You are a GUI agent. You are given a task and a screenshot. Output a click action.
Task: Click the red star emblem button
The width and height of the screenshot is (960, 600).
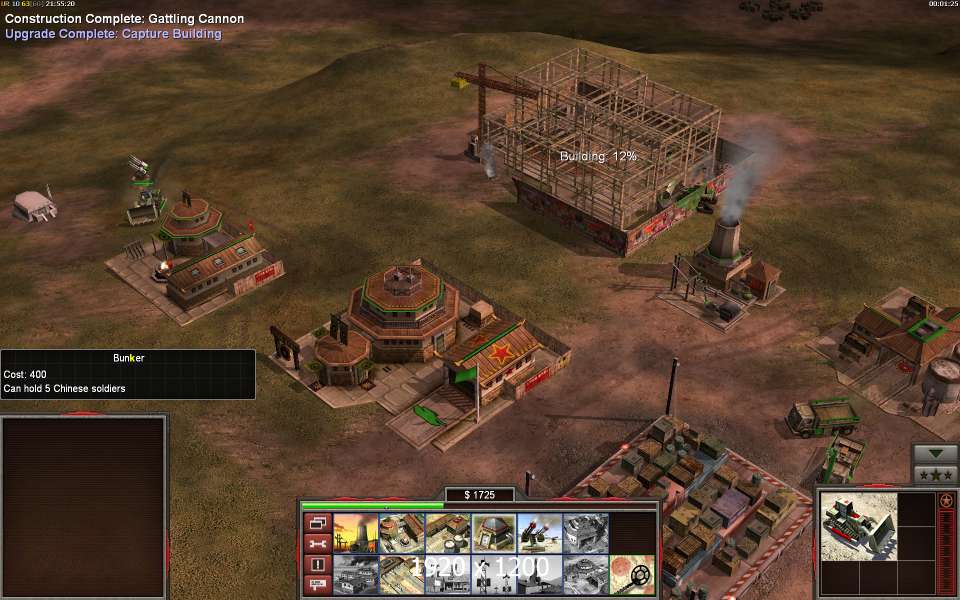(x=946, y=500)
